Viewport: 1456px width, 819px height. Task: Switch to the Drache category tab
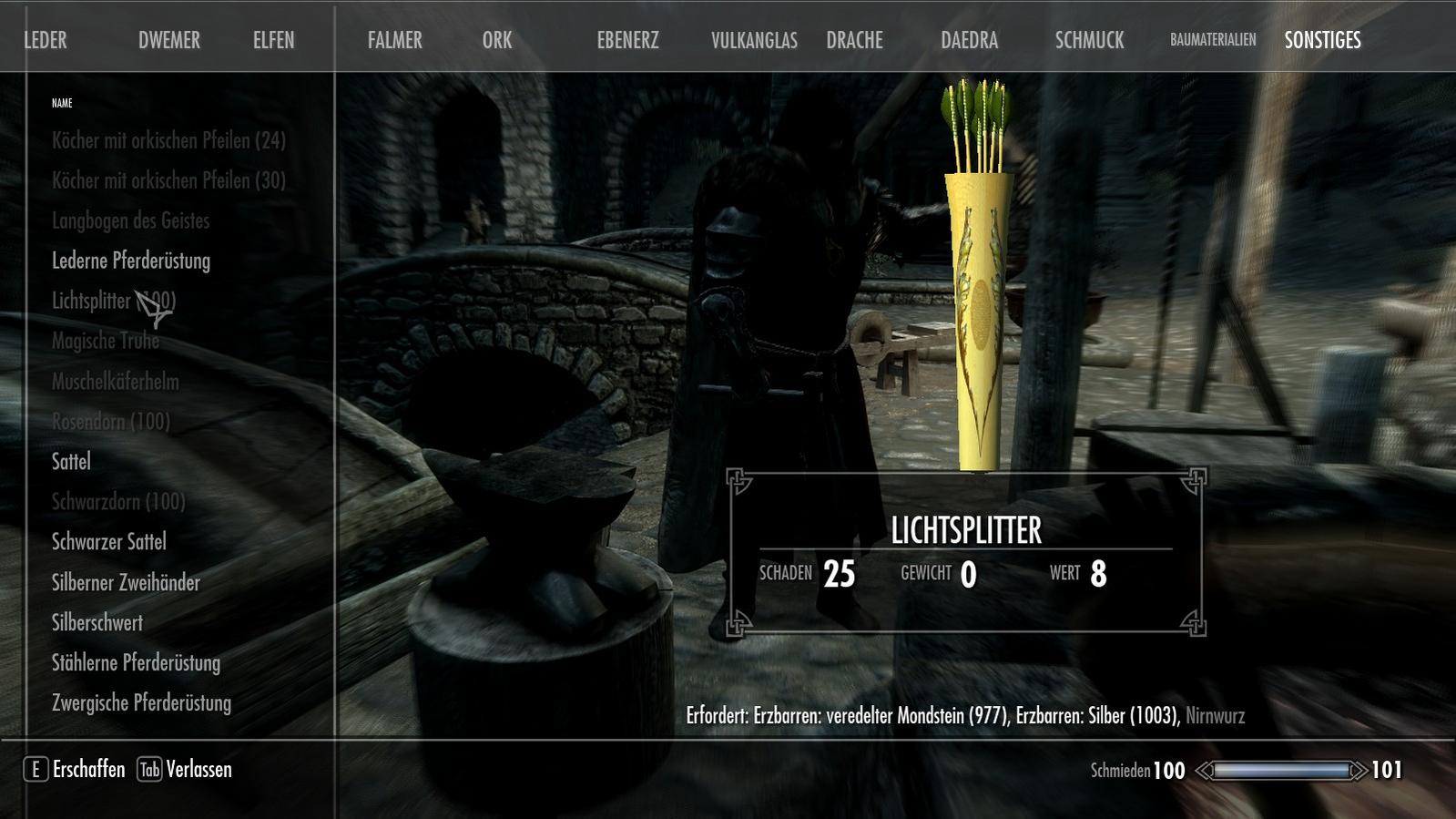tap(854, 40)
